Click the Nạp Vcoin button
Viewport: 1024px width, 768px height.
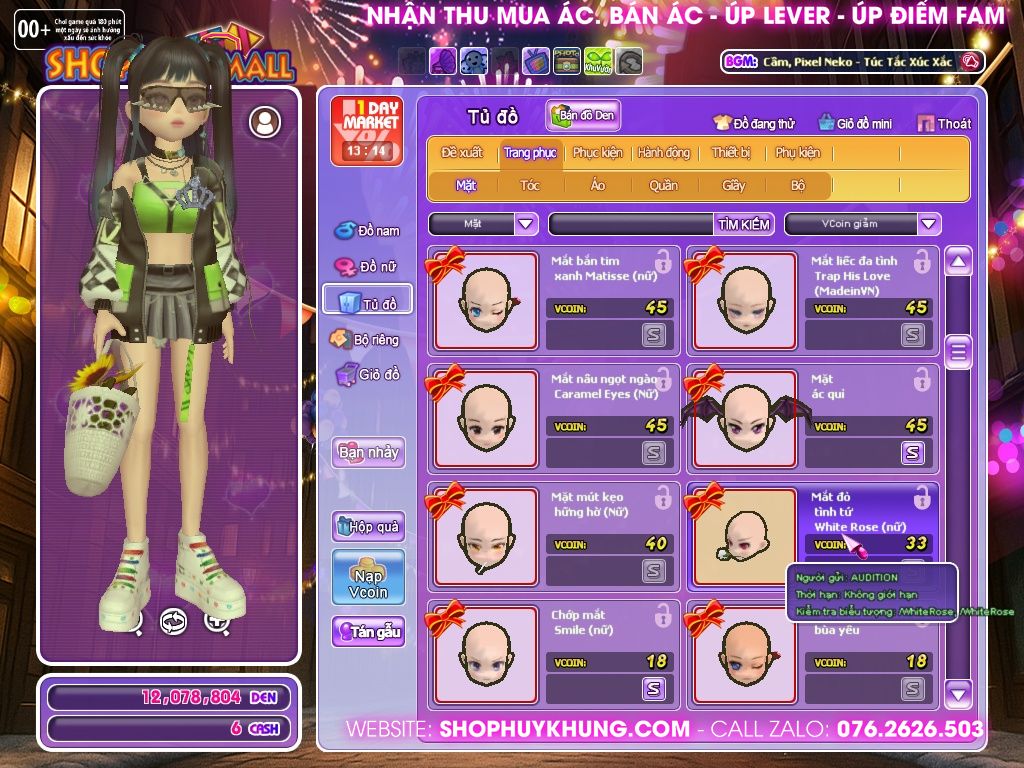point(368,577)
